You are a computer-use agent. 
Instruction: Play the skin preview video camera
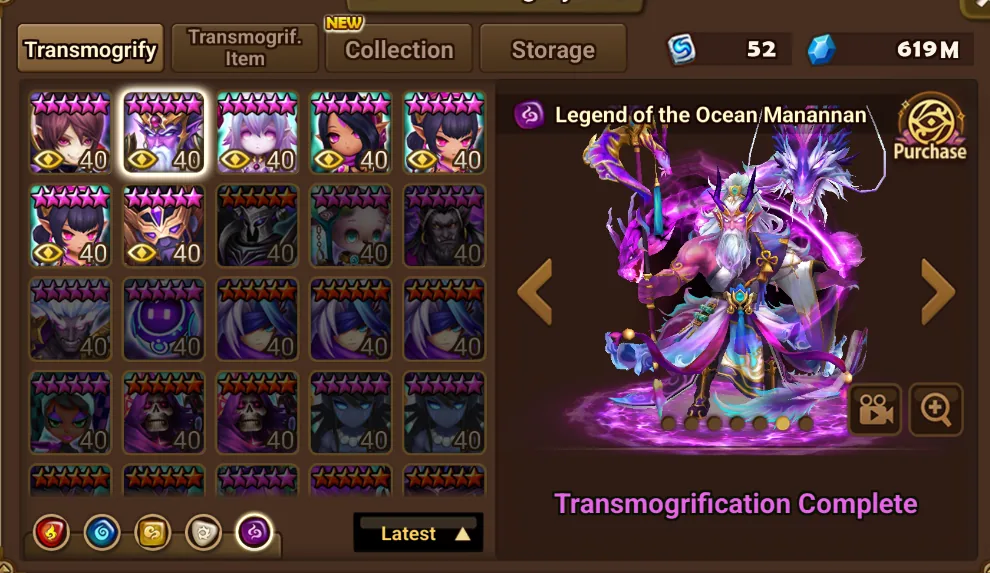pyautogui.click(x=875, y=410)
